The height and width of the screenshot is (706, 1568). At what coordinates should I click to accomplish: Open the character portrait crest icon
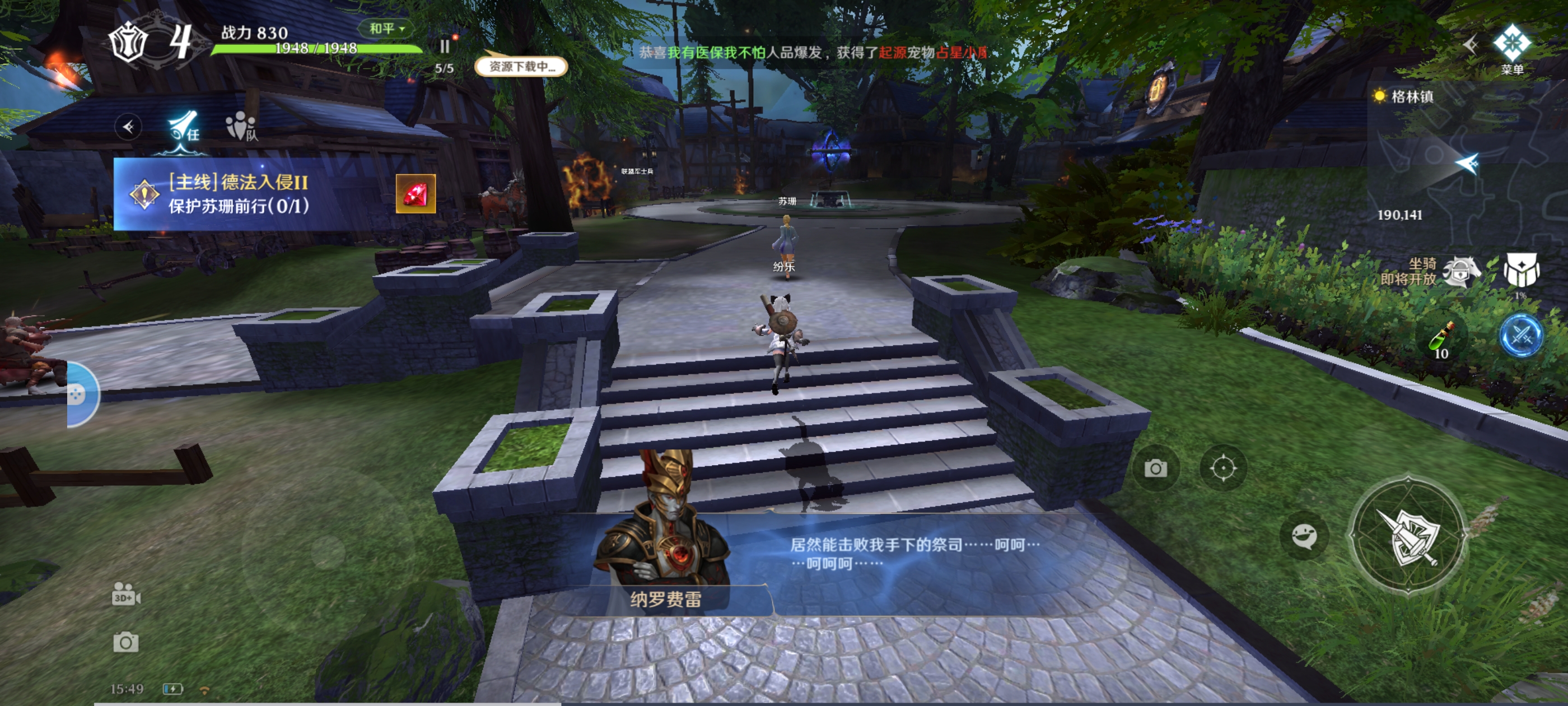[x=128, y=42]
